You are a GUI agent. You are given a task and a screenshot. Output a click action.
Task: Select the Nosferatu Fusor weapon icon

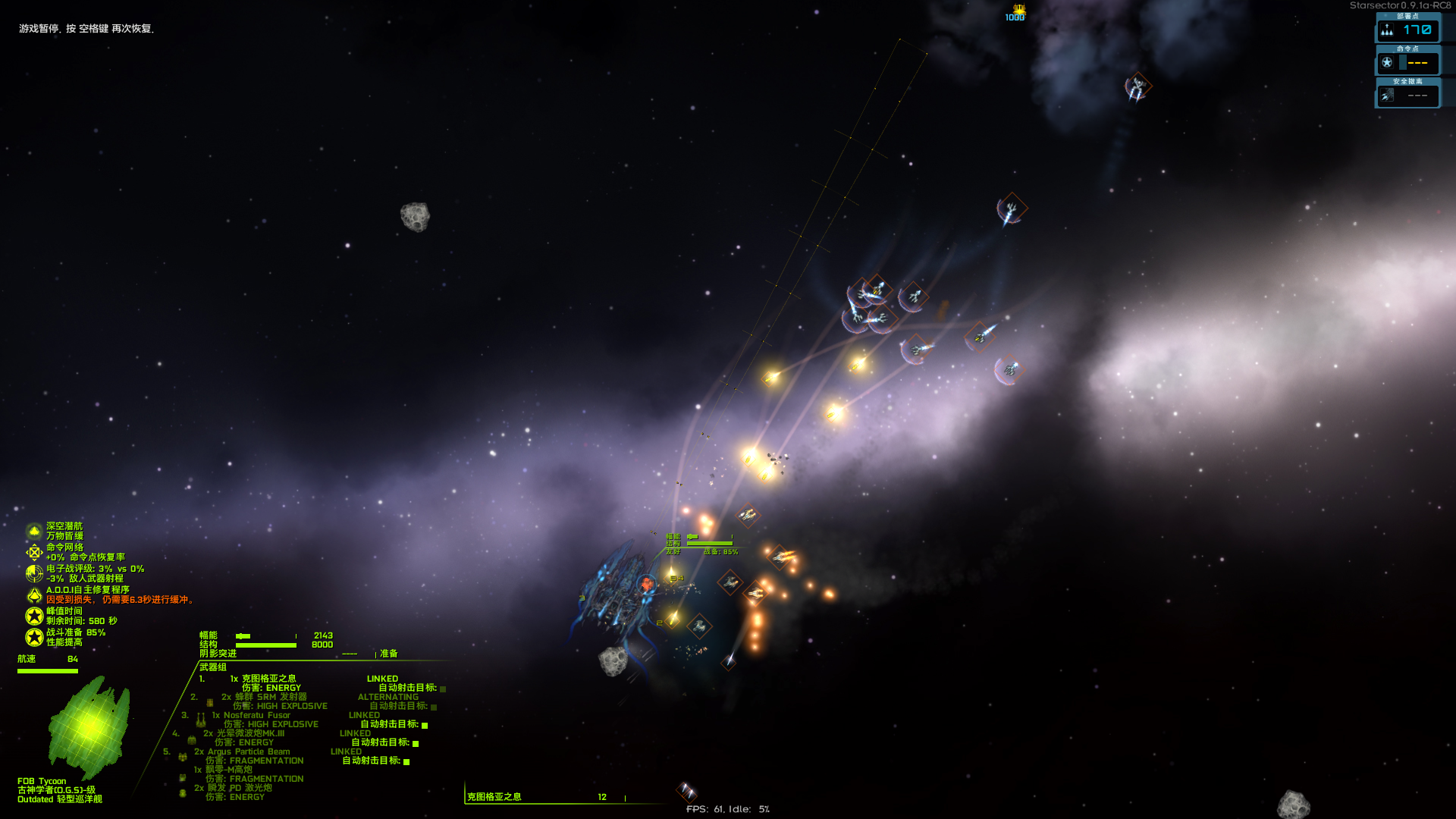200,721
